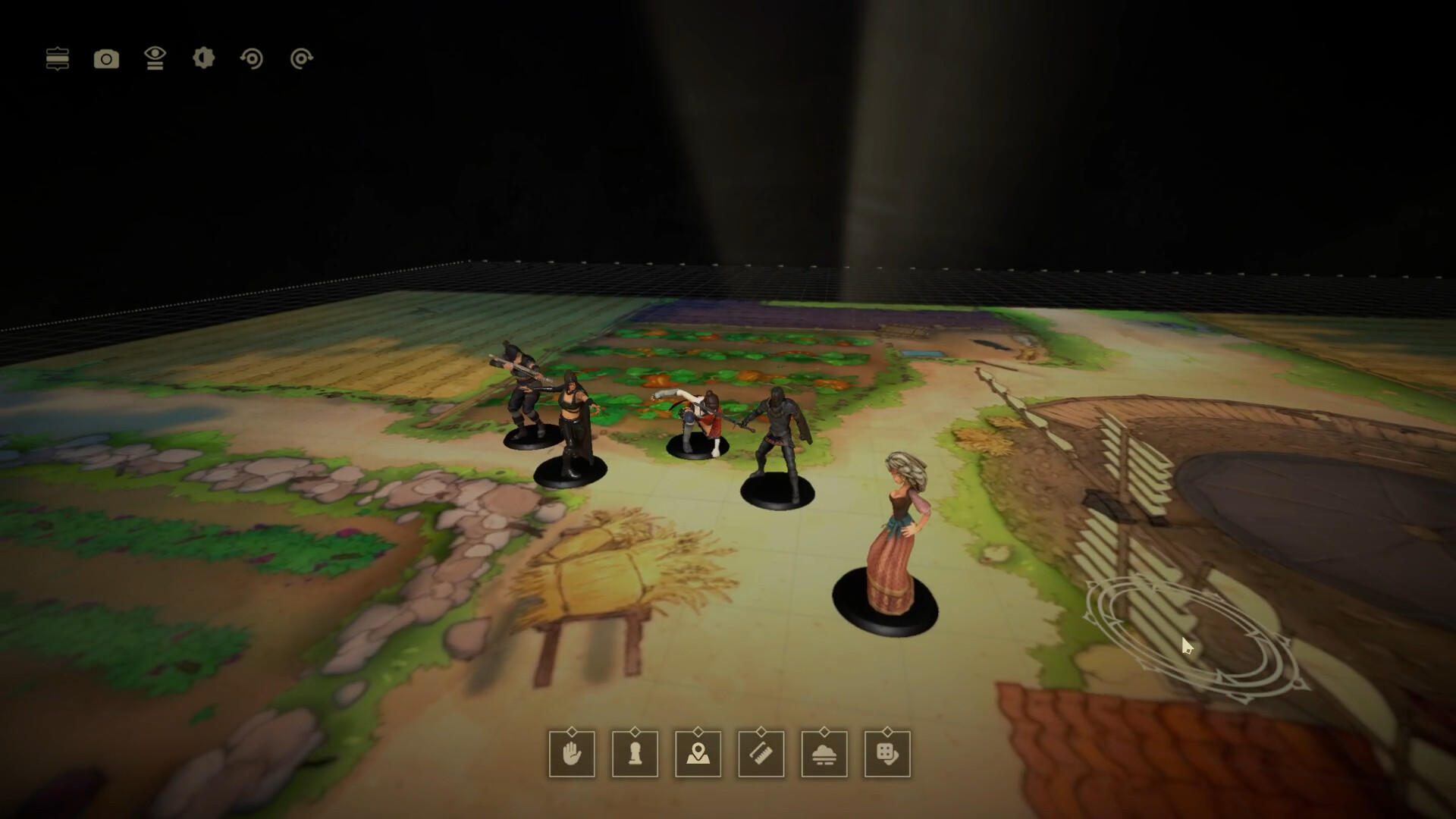
Task: Expand the options diamond above the ruler tool
Action: (x=762, y=733)
